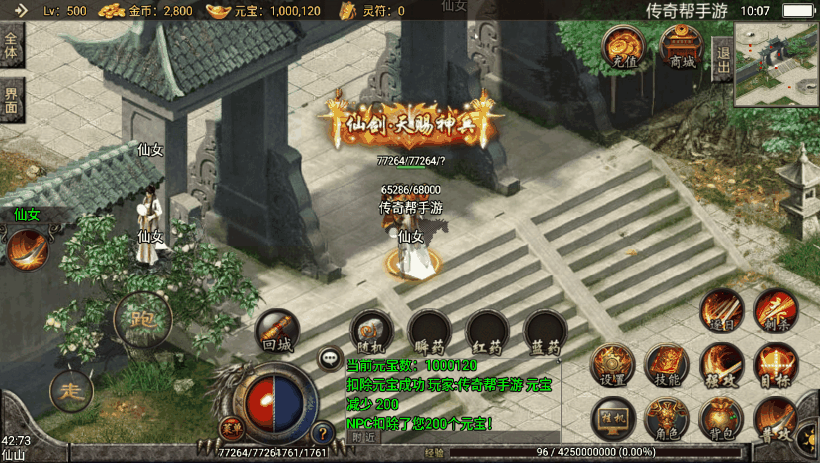Use the 刺杀 assassinate skill
Image resolution: width=820 pixels, height=463 pixels.
point(775,309)
